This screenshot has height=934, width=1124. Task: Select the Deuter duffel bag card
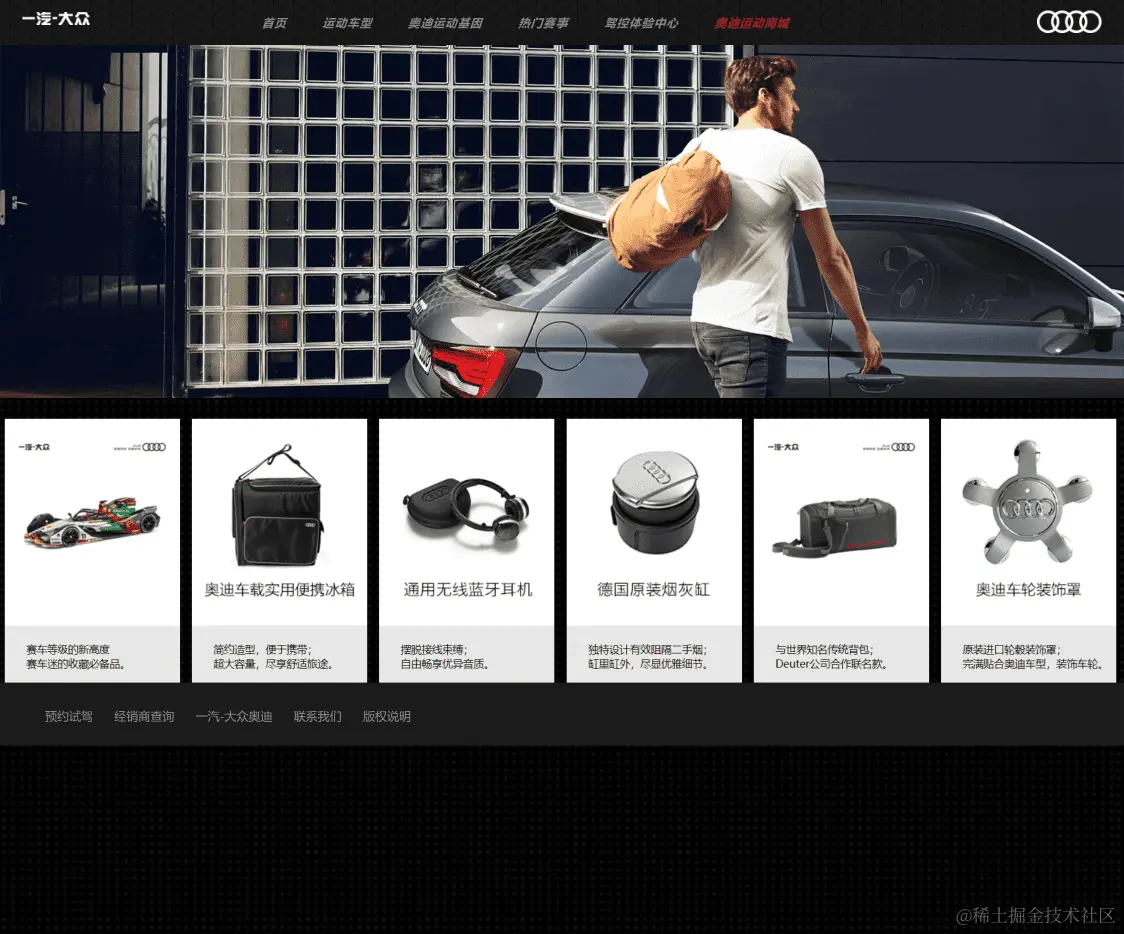click(841, 550)
